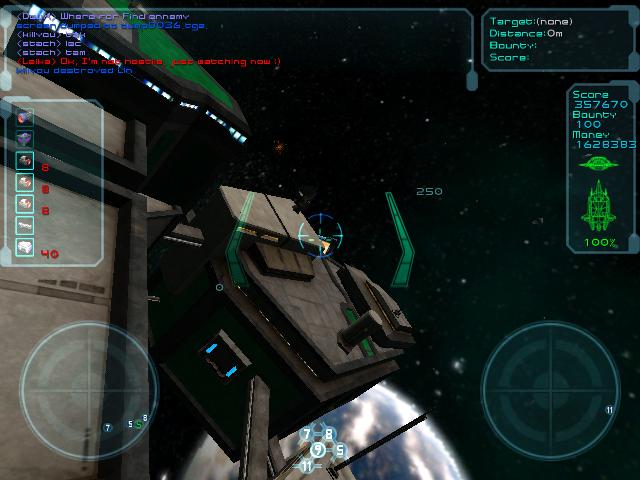Select the white crate slot marked 40
Image resolution: width=640 pixels, height=480 pixels.
point(25,249)
